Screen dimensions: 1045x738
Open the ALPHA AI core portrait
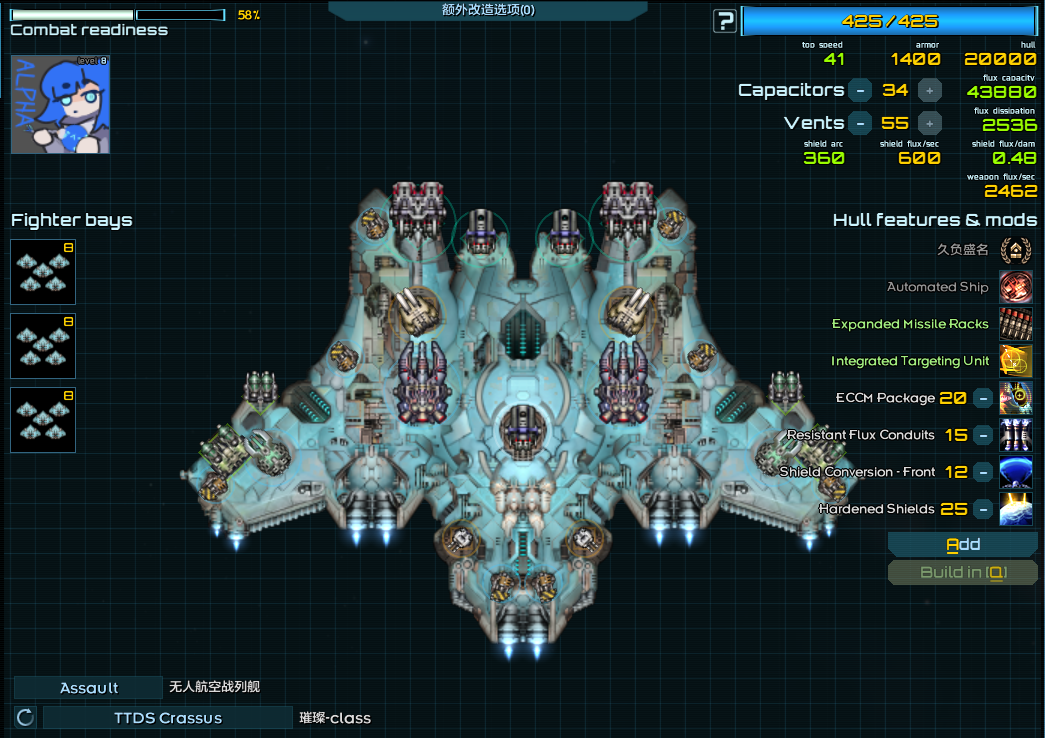60,104
